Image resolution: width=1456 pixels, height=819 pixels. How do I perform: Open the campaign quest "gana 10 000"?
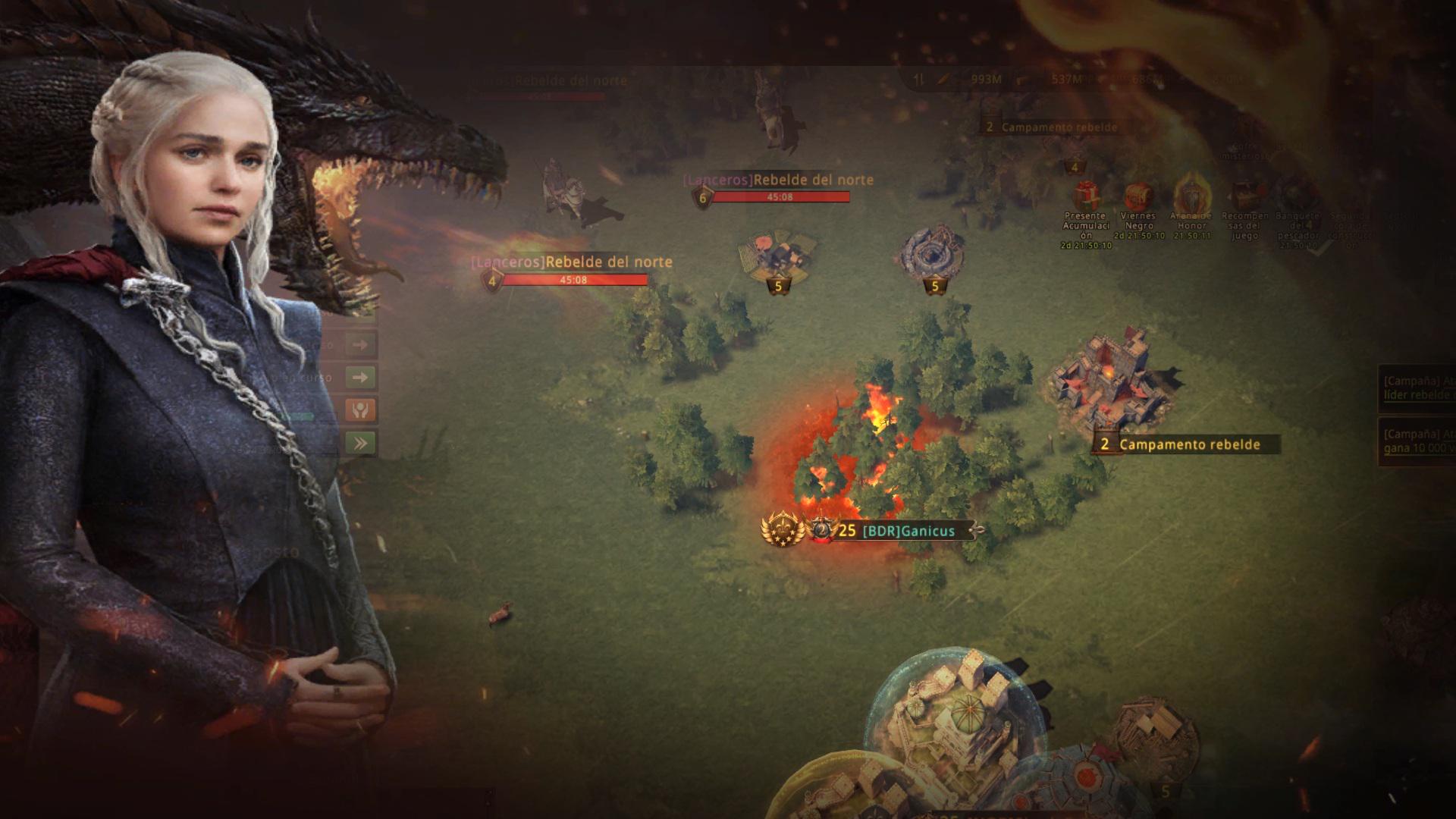[x=1418, y=441]
